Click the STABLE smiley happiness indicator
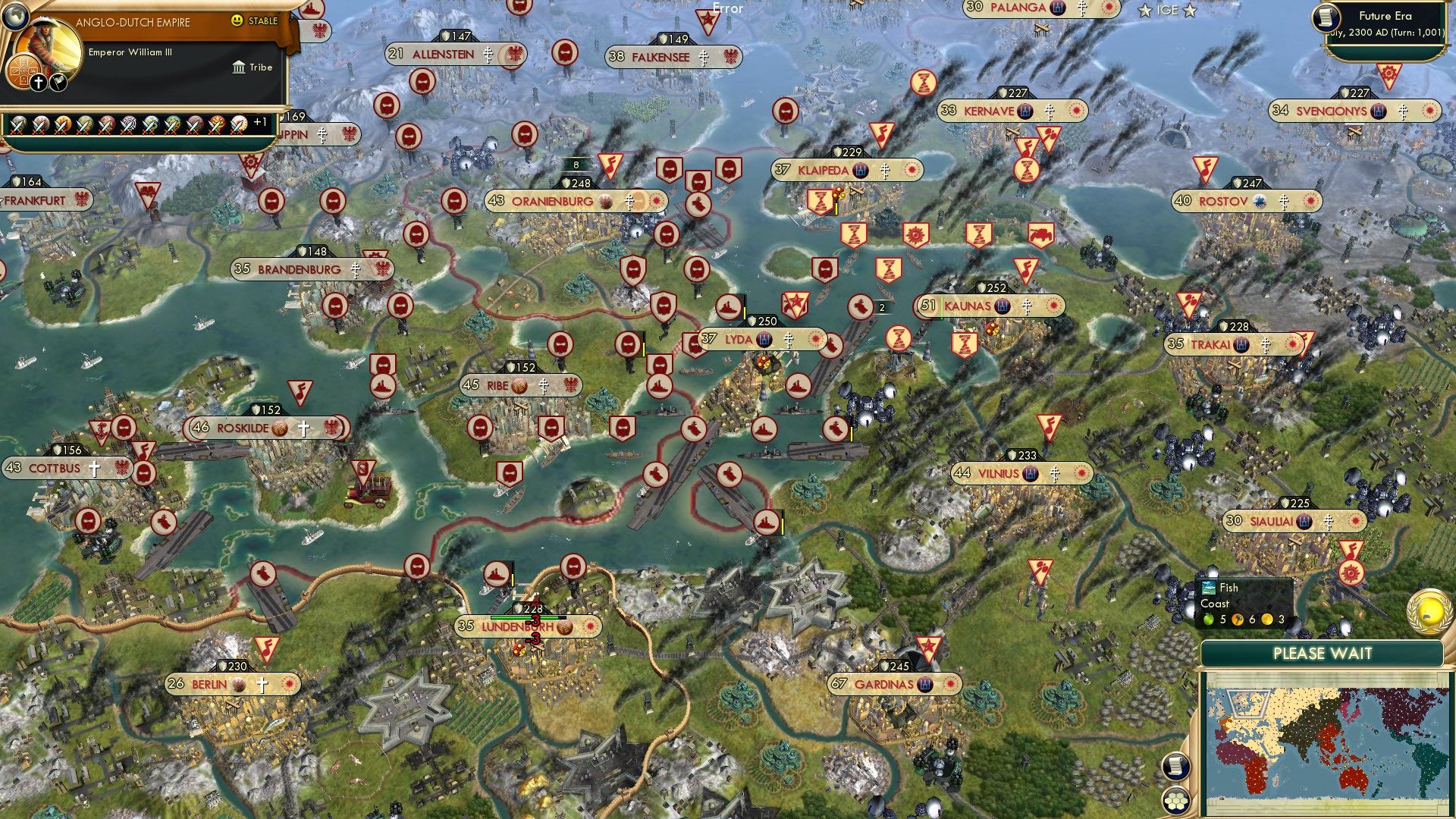1456x819 pixels. tap(237, 20)
